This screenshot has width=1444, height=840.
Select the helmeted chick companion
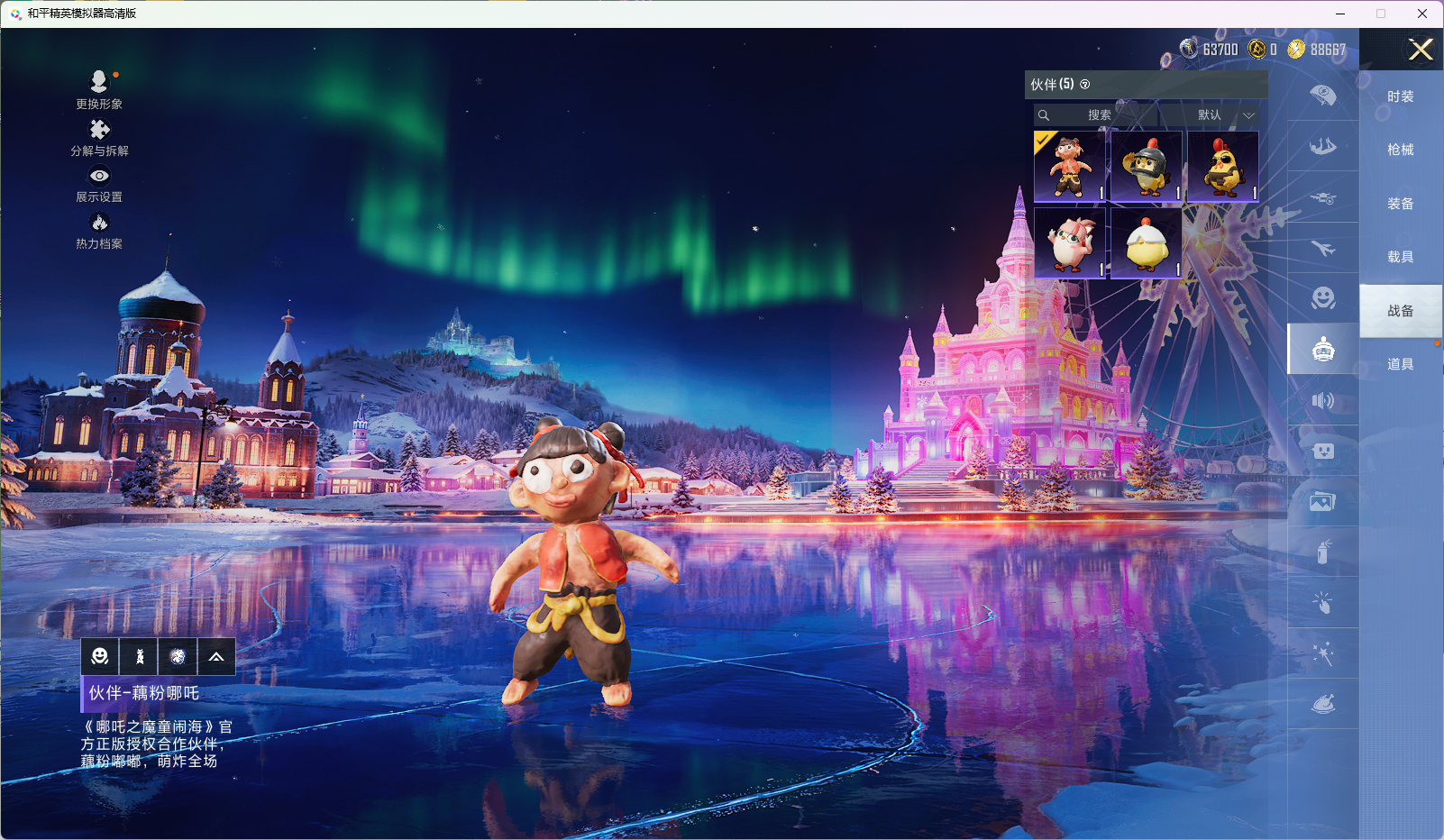(x=1147, y=167)
